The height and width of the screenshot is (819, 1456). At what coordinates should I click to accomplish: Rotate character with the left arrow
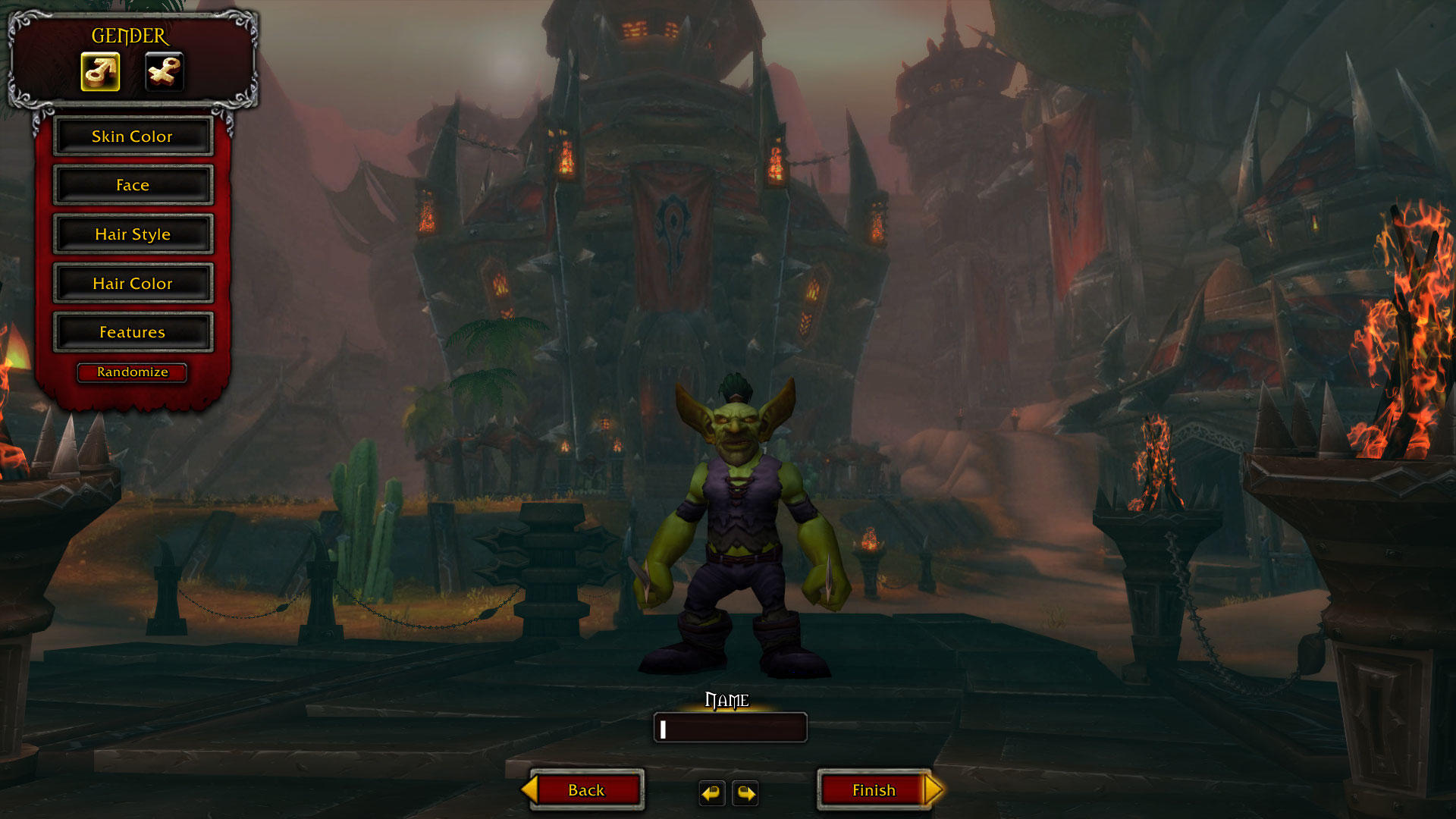point(711,793)
